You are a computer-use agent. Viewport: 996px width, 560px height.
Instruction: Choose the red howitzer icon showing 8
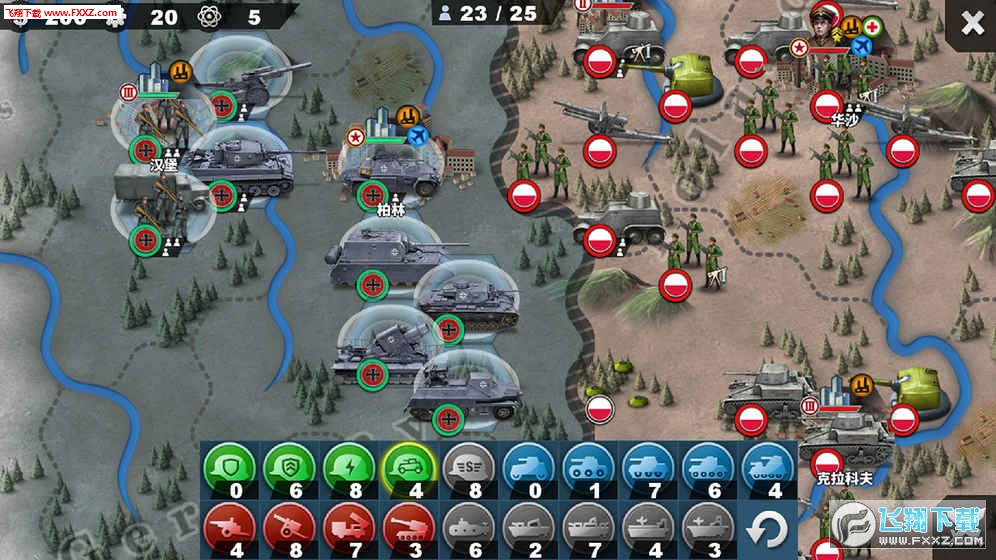tap(289, 527)
